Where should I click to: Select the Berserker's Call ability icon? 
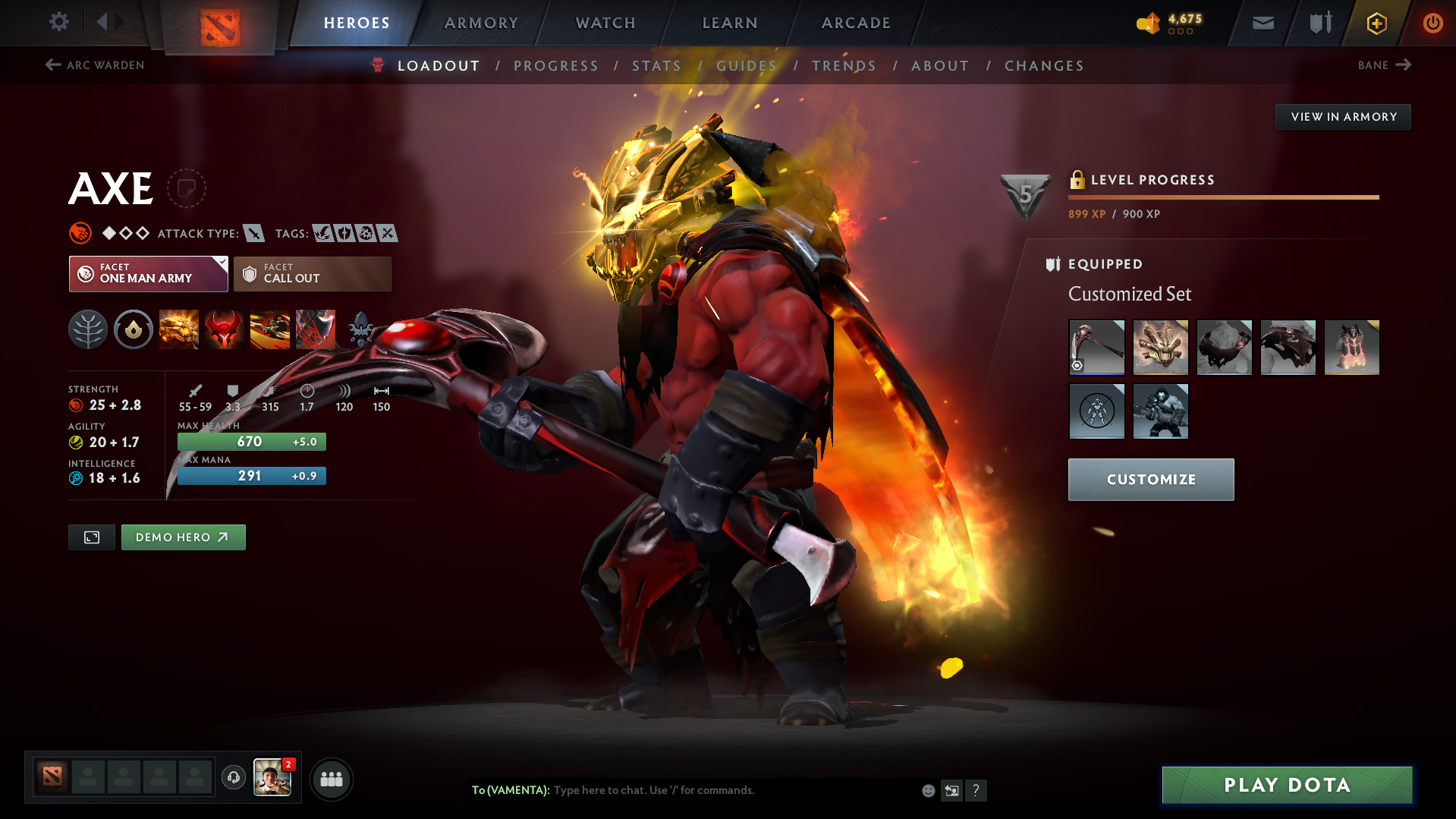(x=179, y=329)
